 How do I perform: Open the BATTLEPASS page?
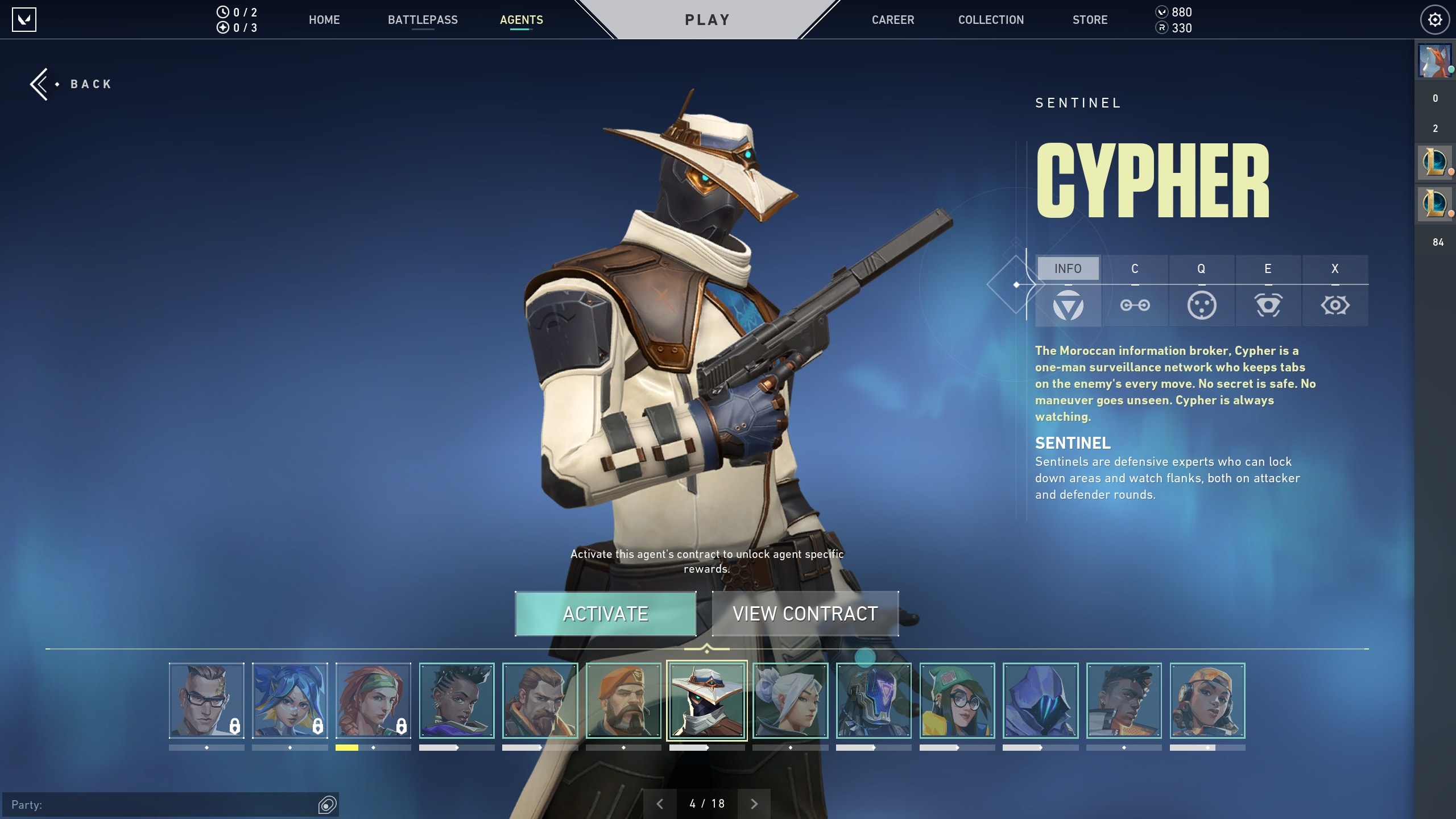click(423, 20)
